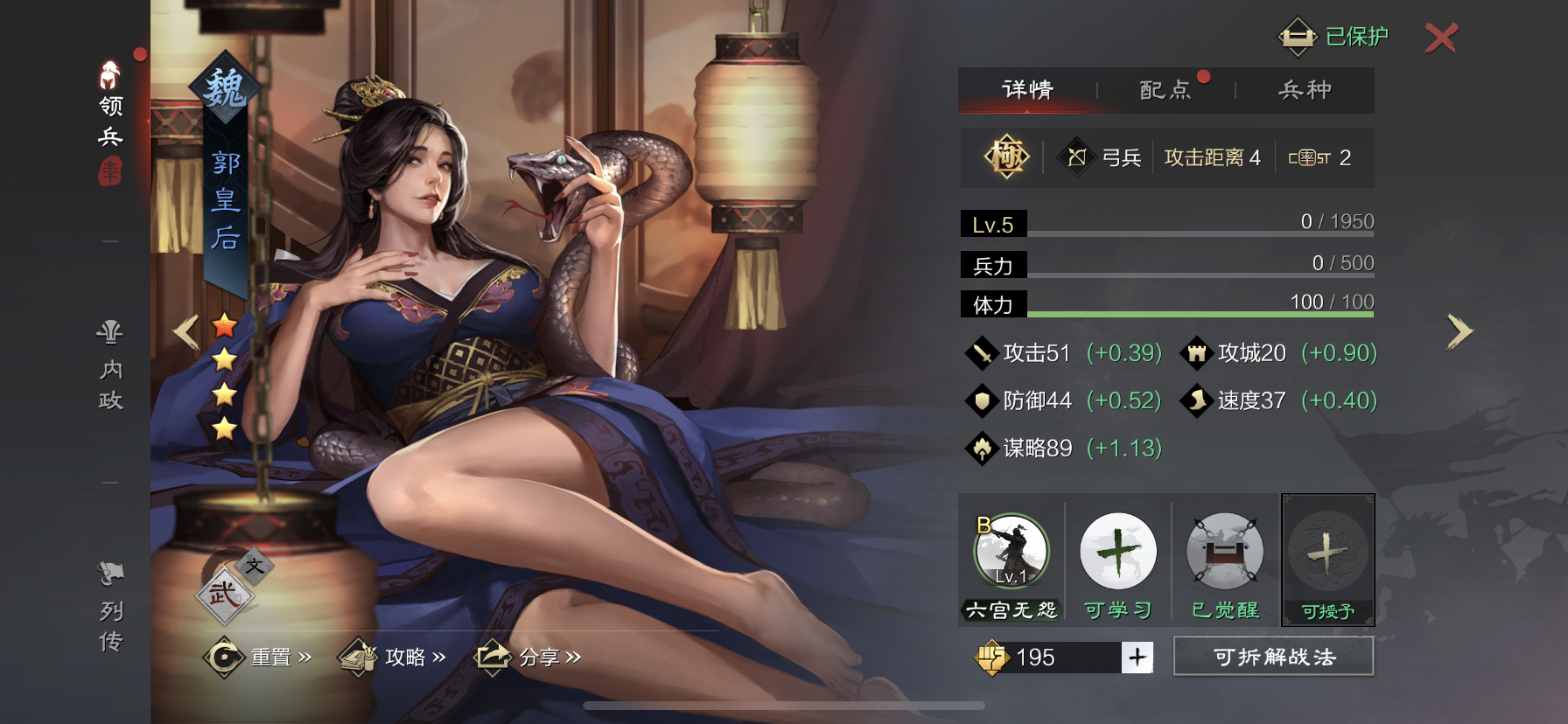Close the hero detail screen
This screenshot has width=1568, height=724.
click(x=1440, y=38)
